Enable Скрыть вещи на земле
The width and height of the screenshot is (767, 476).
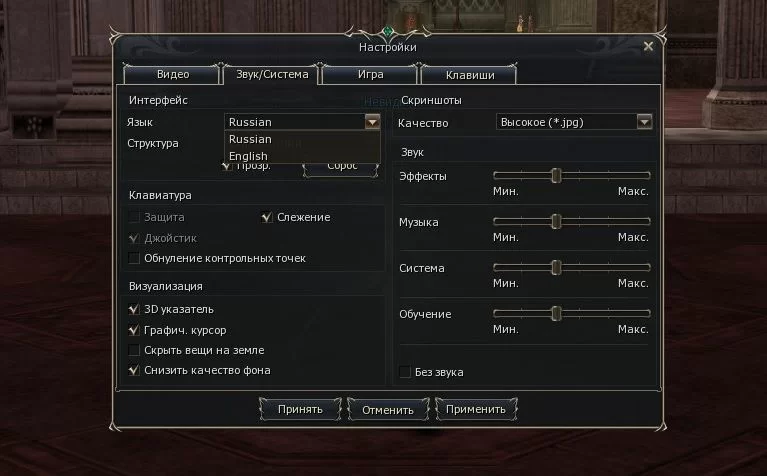pyautogui.click(x=135, y=351)
